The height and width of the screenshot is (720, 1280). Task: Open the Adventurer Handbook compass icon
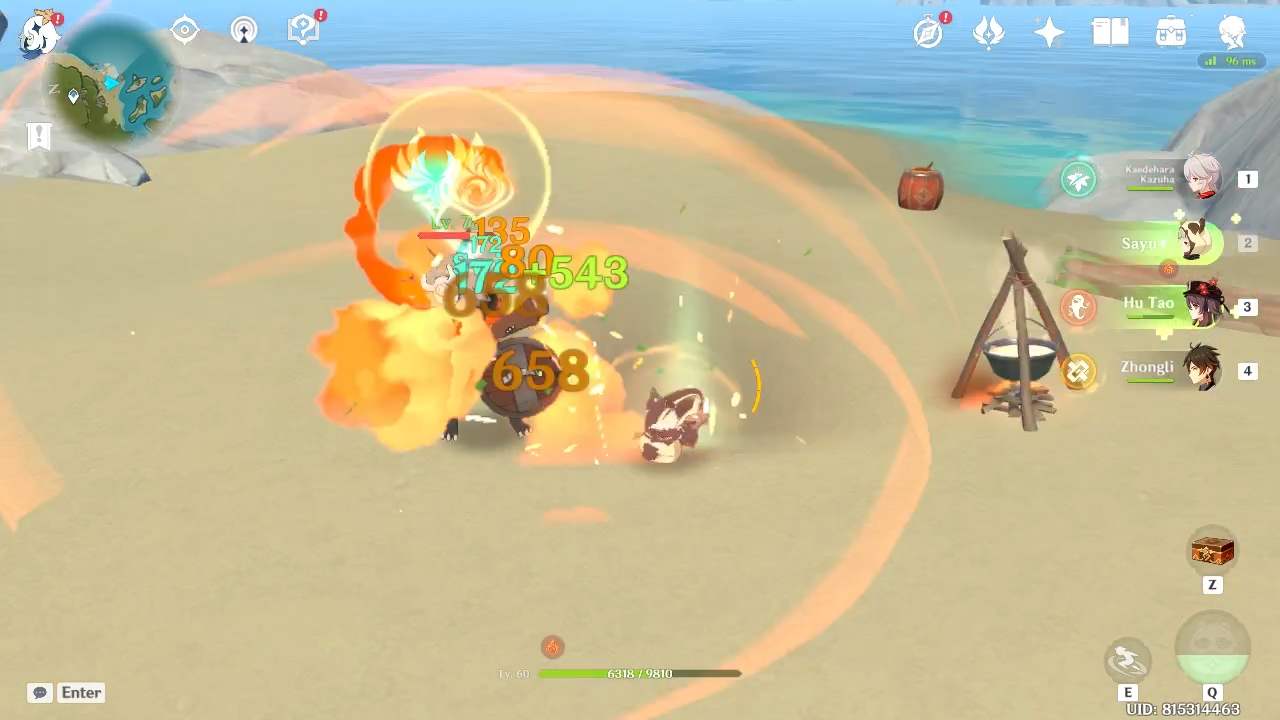[925, 32]
